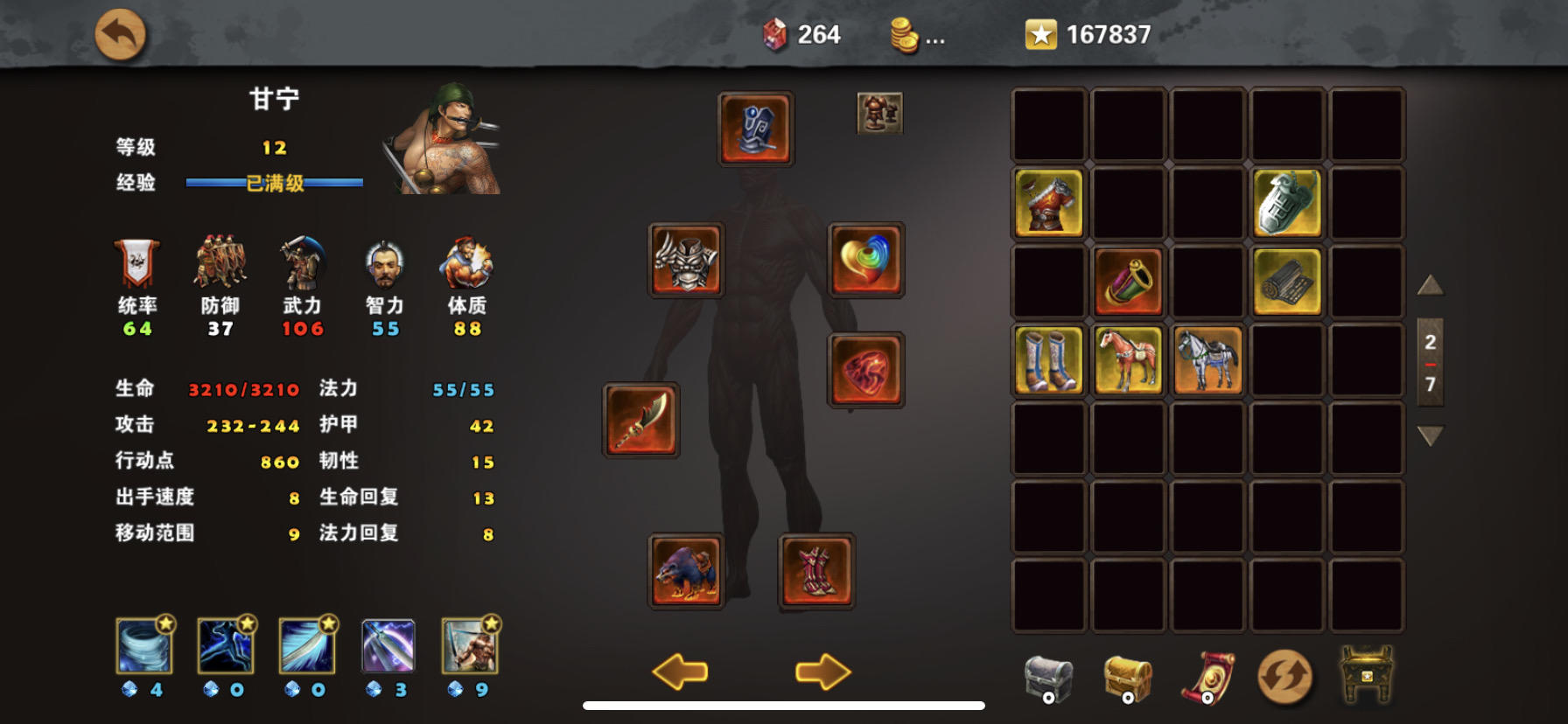Select the tornado skill icon

[x=143, y=649]
